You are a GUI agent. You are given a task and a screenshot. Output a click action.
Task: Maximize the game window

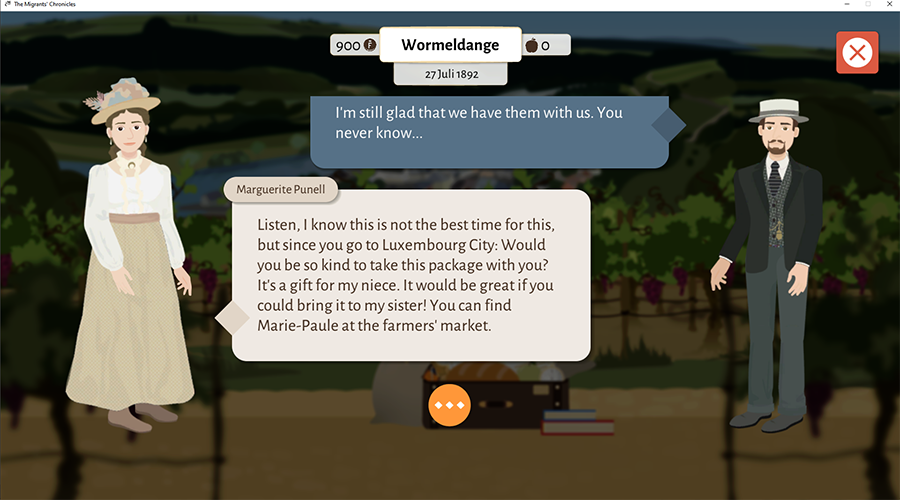click(x=866, y=5)
